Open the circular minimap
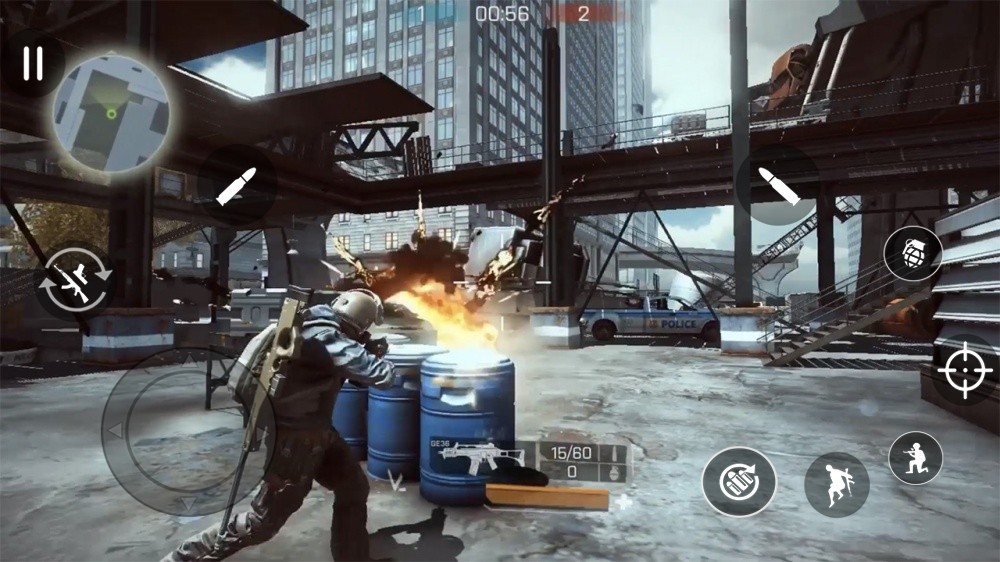Image resolution: width=1000 pixels, height=562 pixels. [111, 113]
